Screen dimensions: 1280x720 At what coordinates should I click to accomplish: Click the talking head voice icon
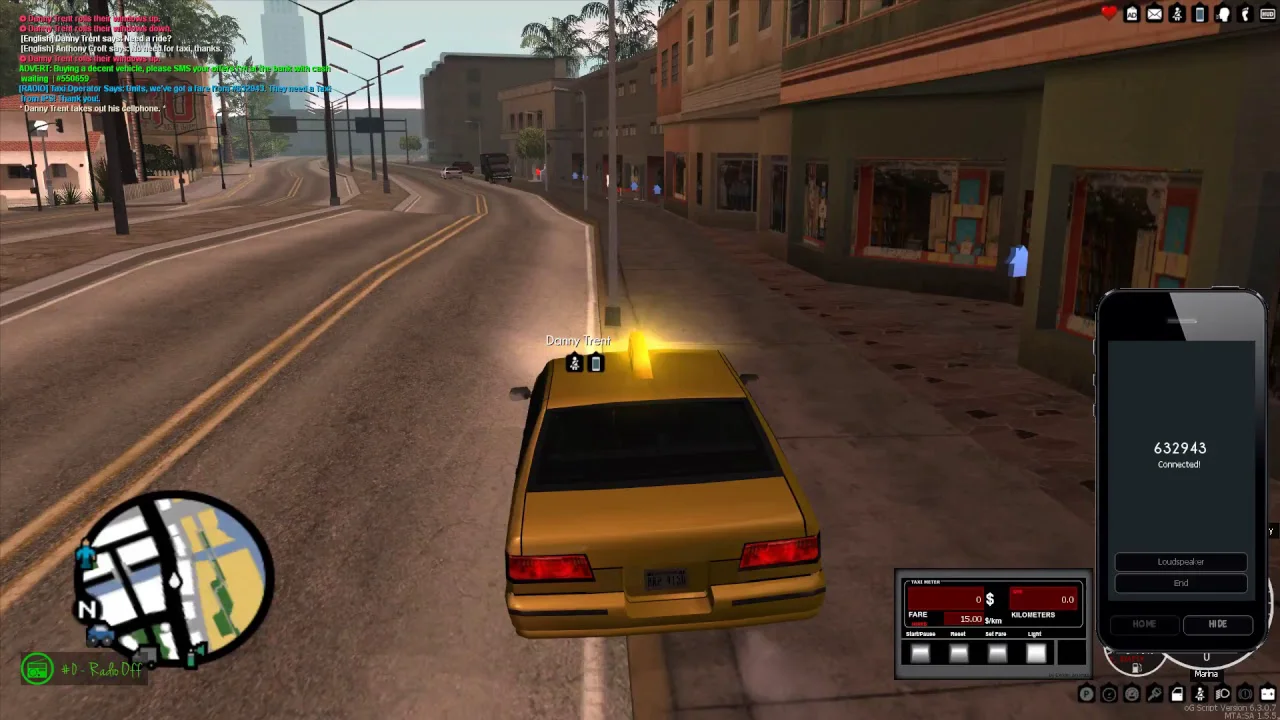tap(1223, 14)
